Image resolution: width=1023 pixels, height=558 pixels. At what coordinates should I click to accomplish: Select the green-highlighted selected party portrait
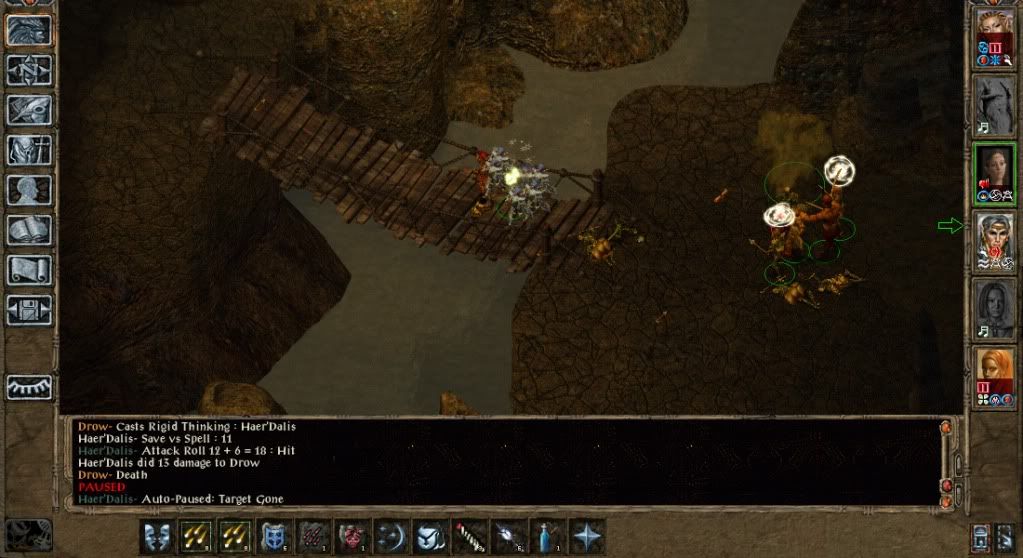click(994, 172)
